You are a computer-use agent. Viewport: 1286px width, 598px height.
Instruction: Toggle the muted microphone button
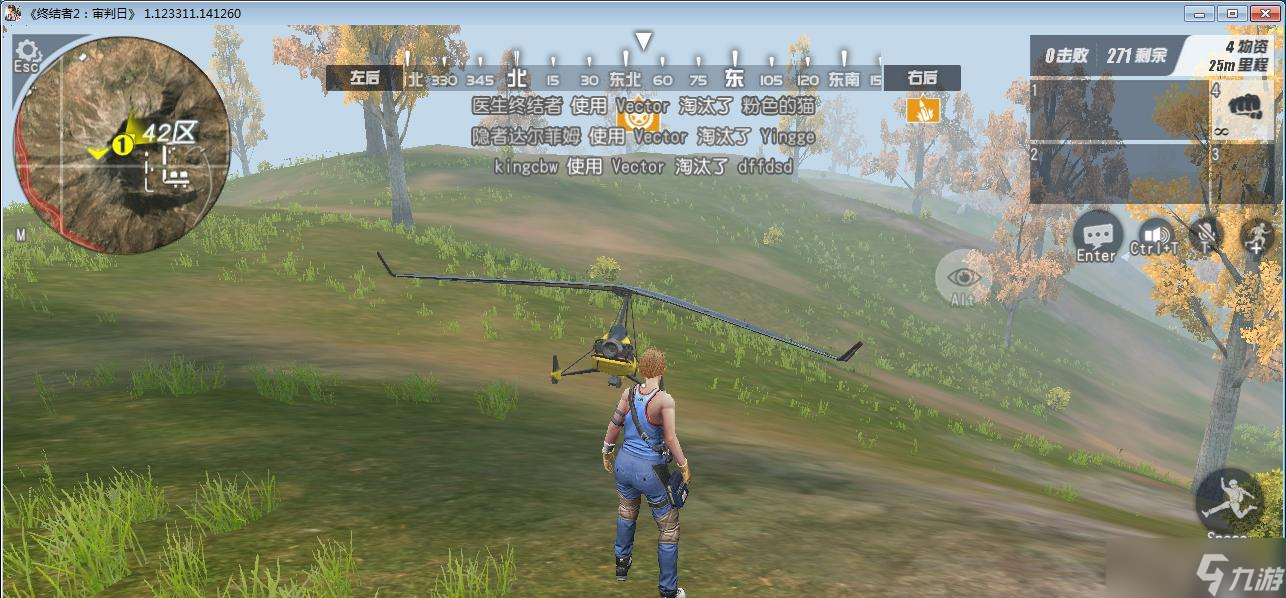[1208, 234]
